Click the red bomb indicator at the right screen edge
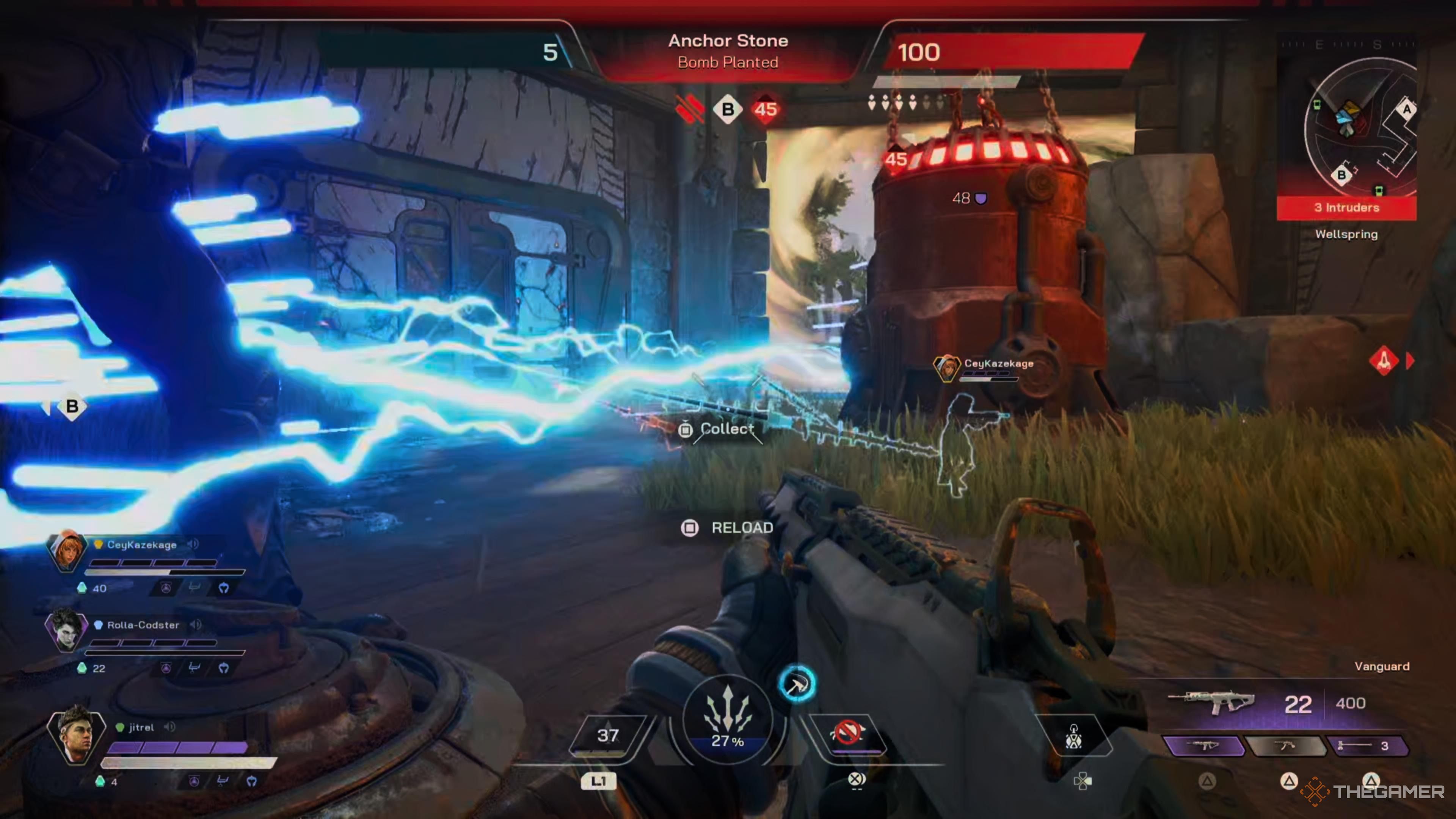 coord(1384,360)
